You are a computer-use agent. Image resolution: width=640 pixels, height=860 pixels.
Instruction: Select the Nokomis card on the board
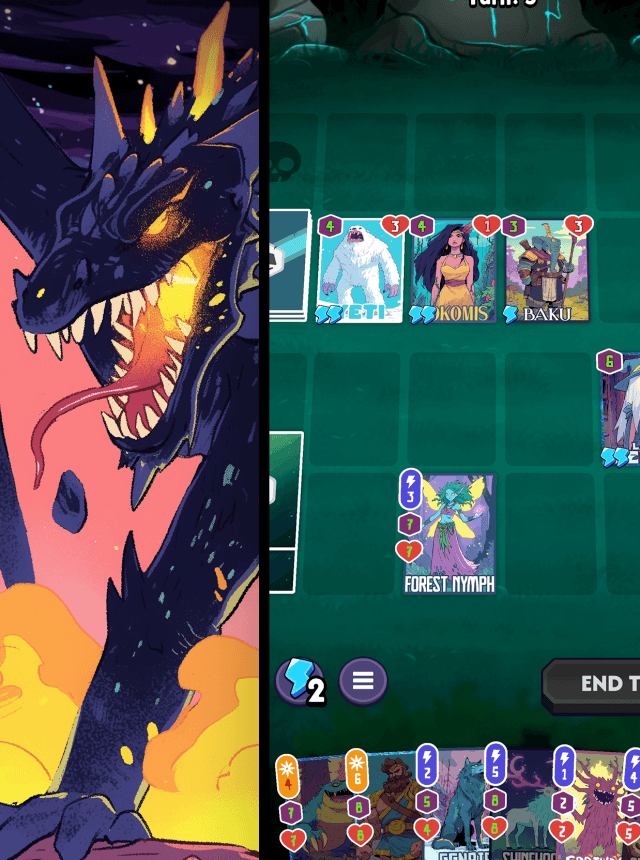click(453, 270)
